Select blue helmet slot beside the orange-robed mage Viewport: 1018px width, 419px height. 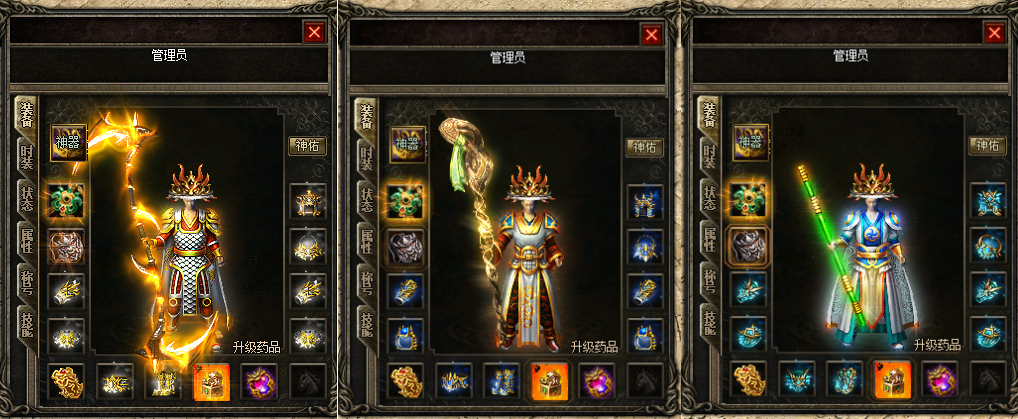[x=645, y=201]
